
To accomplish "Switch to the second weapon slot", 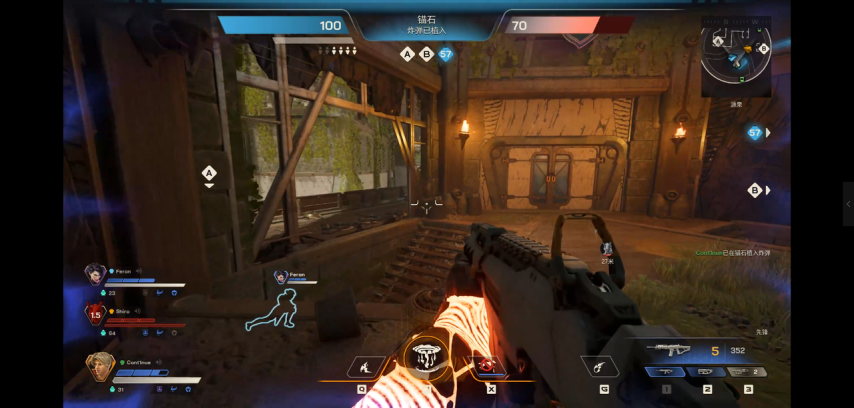I will coord(707,372).
